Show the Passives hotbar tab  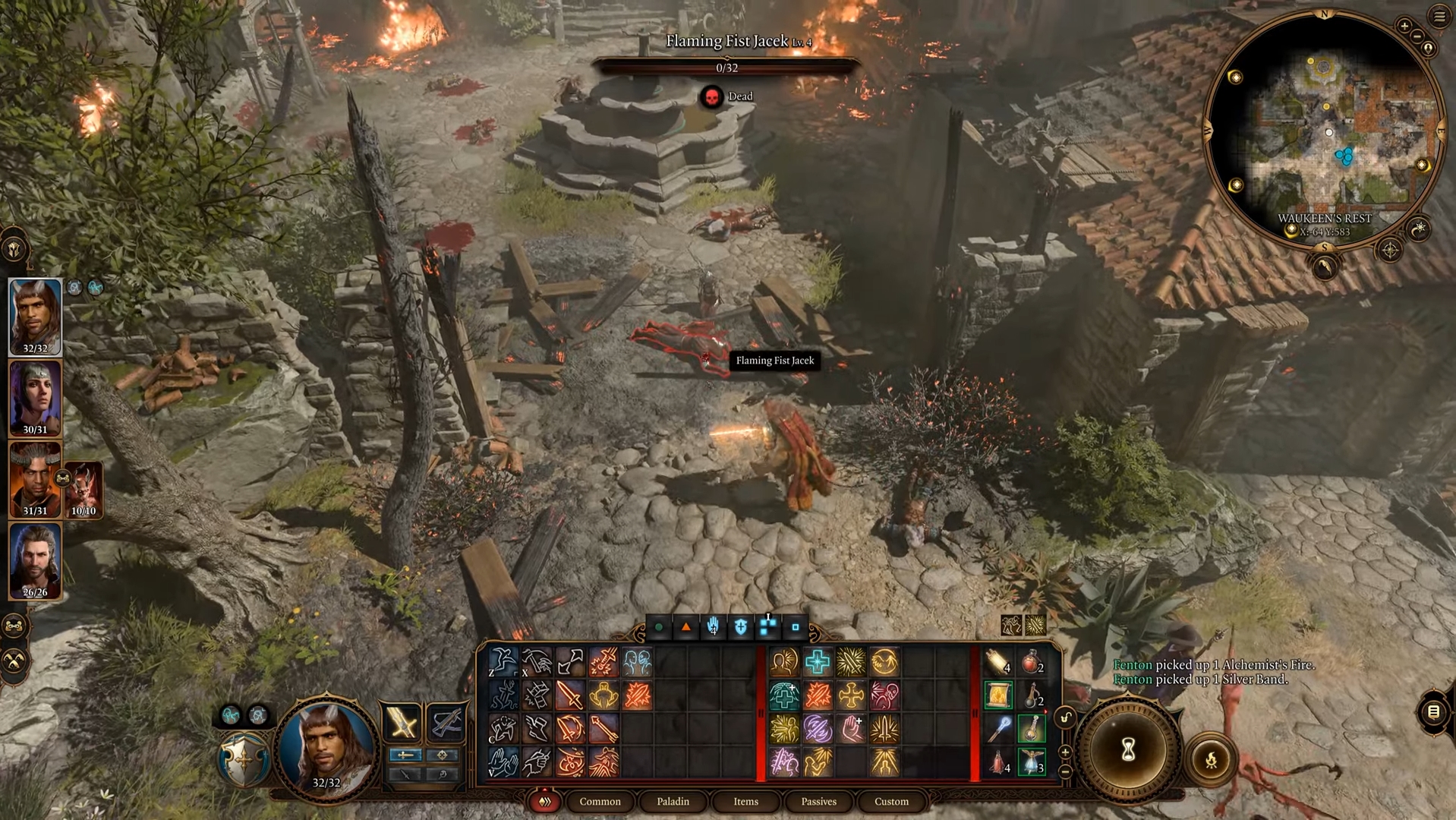[818, 801]
